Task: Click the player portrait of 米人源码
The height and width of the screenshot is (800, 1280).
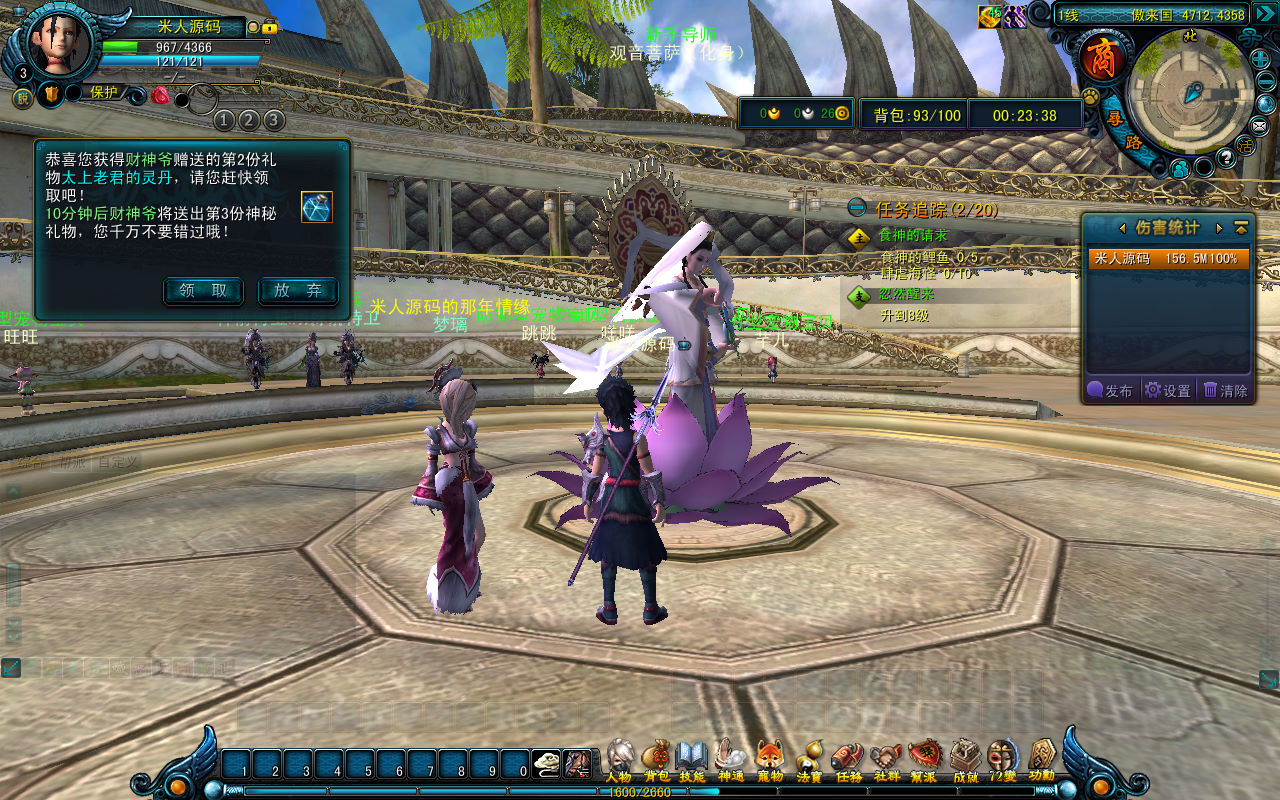Action: pyautogui.click(x=58, y=42)
